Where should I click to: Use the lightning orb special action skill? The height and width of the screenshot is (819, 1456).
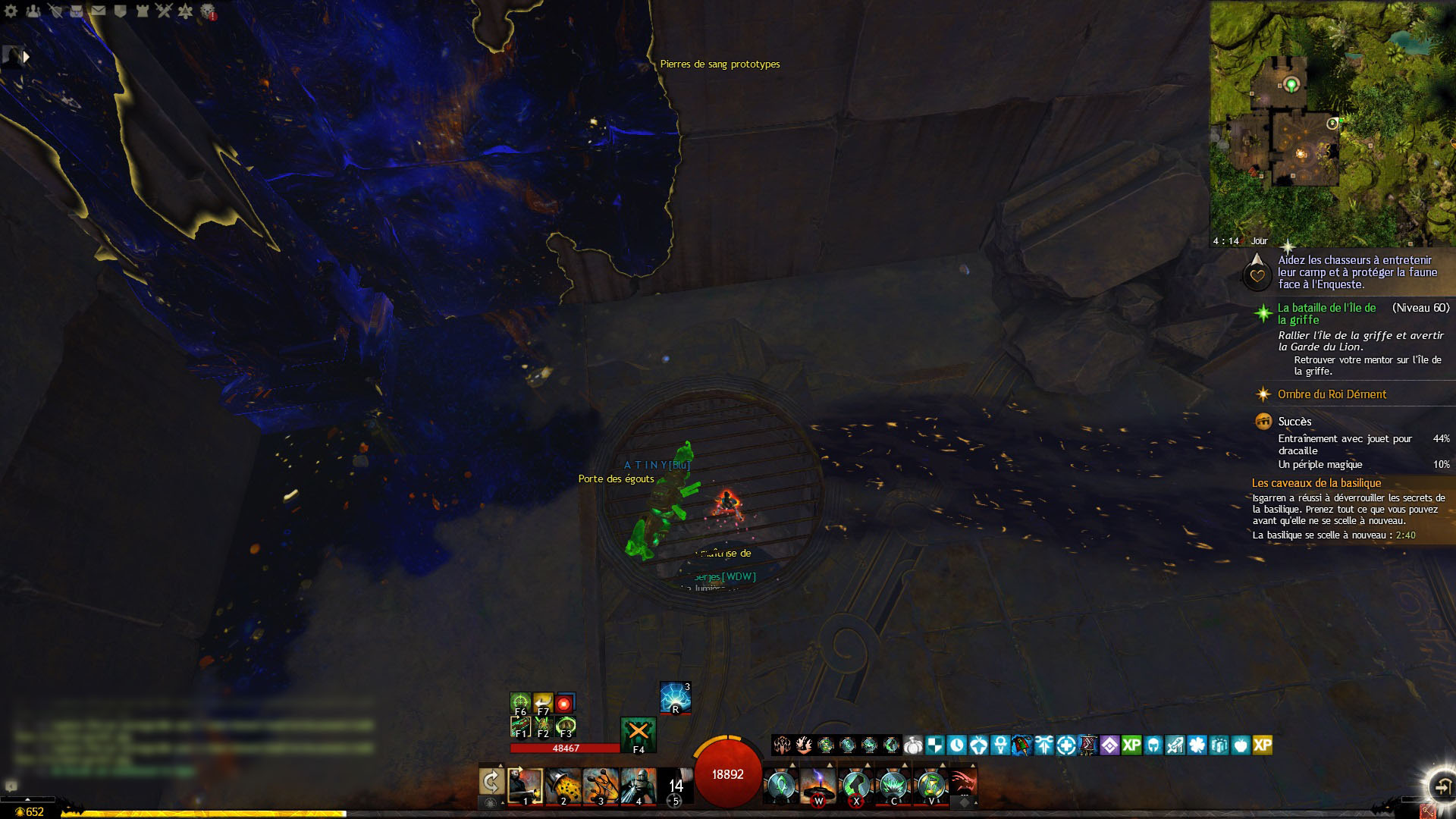coord(675,697)
